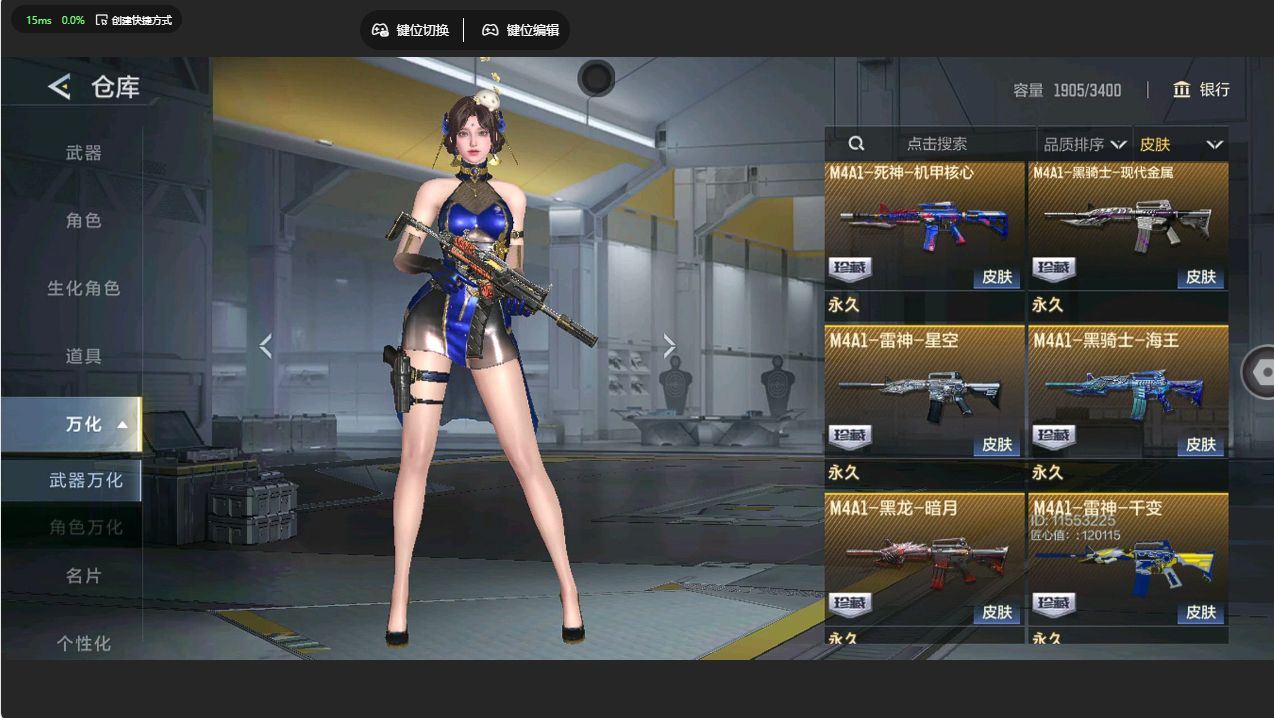Open the 武器 weapons category
The width and height of the screenshot is (1274, 718).
tap(84, 153)
